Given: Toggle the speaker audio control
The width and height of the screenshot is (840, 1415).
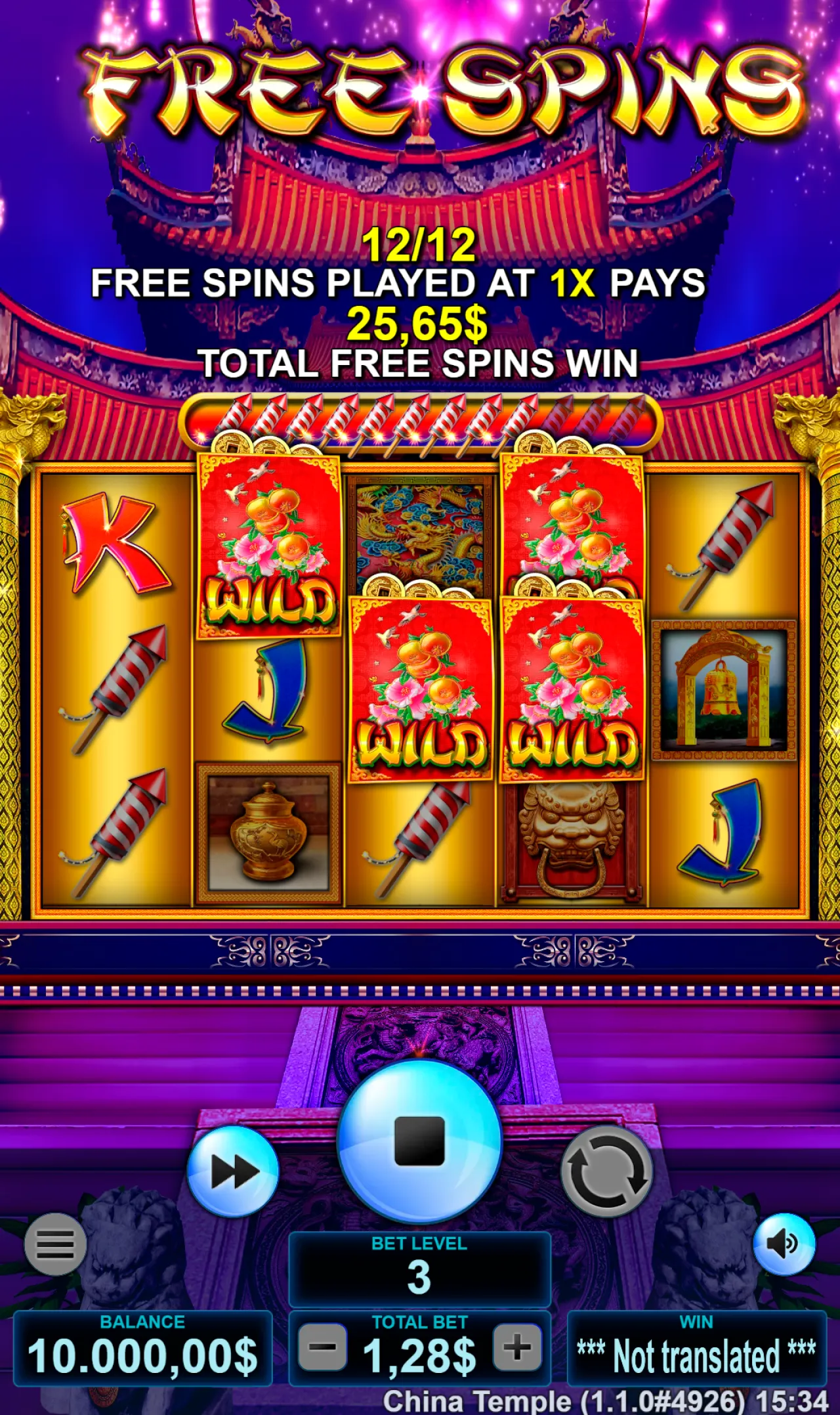Looking at the screenshot, I should pyautogui.click(x=786, y=1246).
